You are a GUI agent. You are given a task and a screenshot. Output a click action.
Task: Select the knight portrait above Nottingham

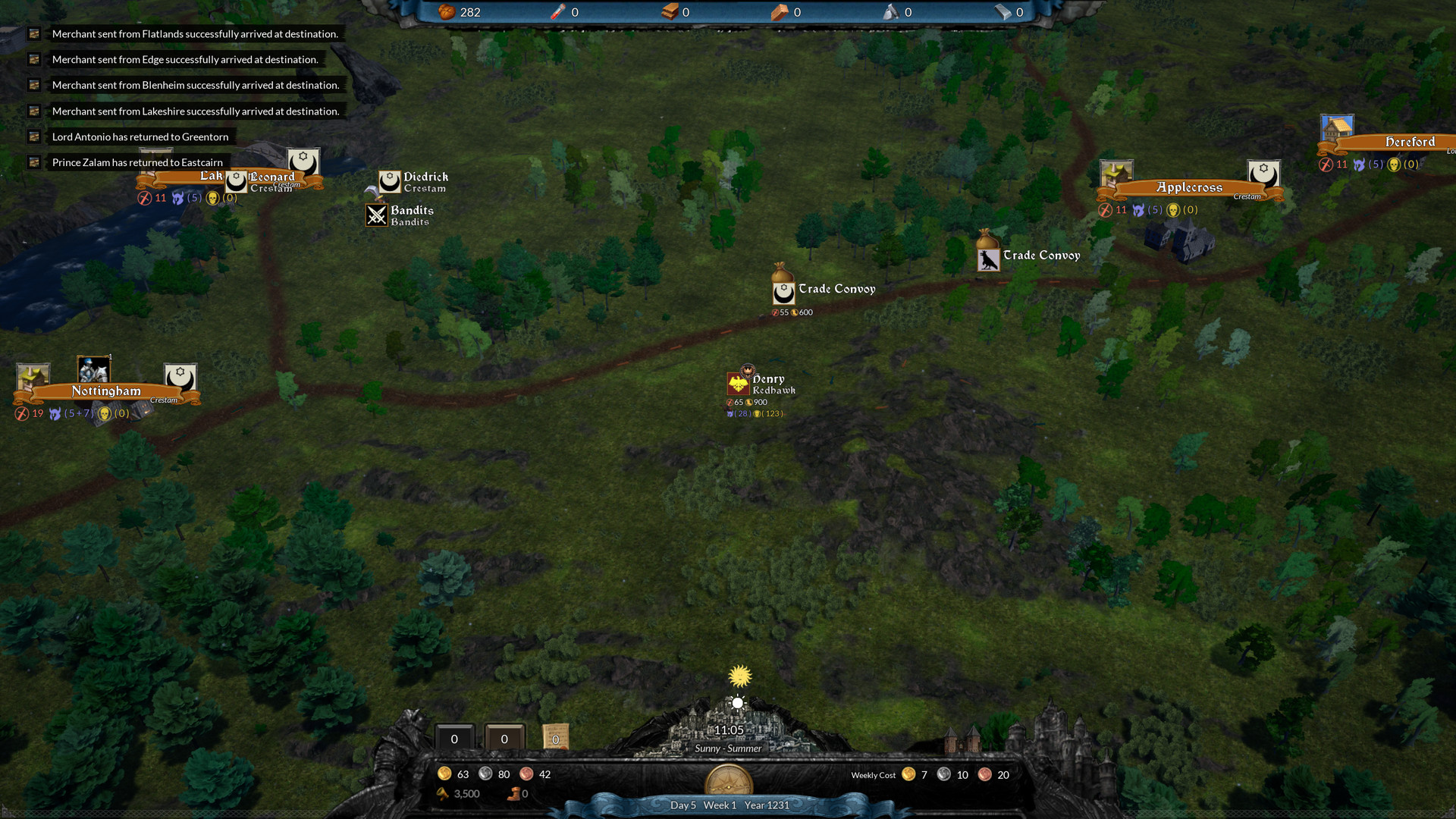point(93,371)
